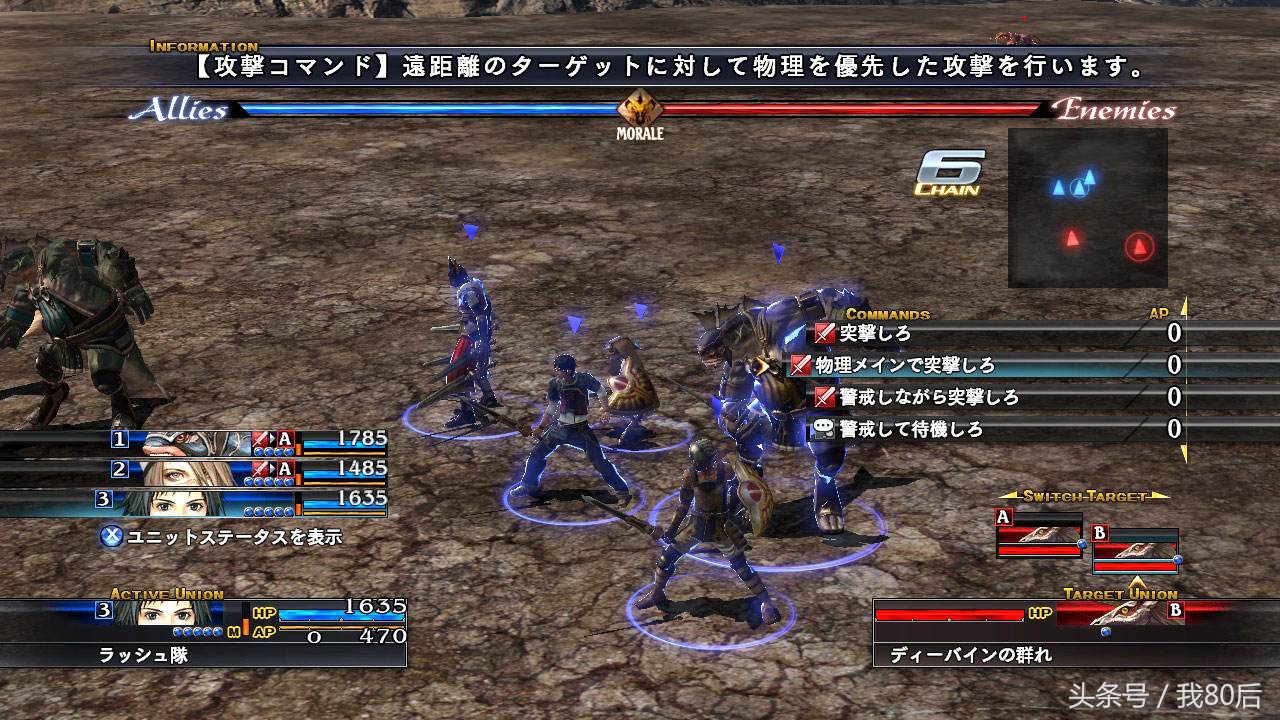
Task: Select the 警戒しながら突撃しろ command
Action: click(x=929, y=398)
